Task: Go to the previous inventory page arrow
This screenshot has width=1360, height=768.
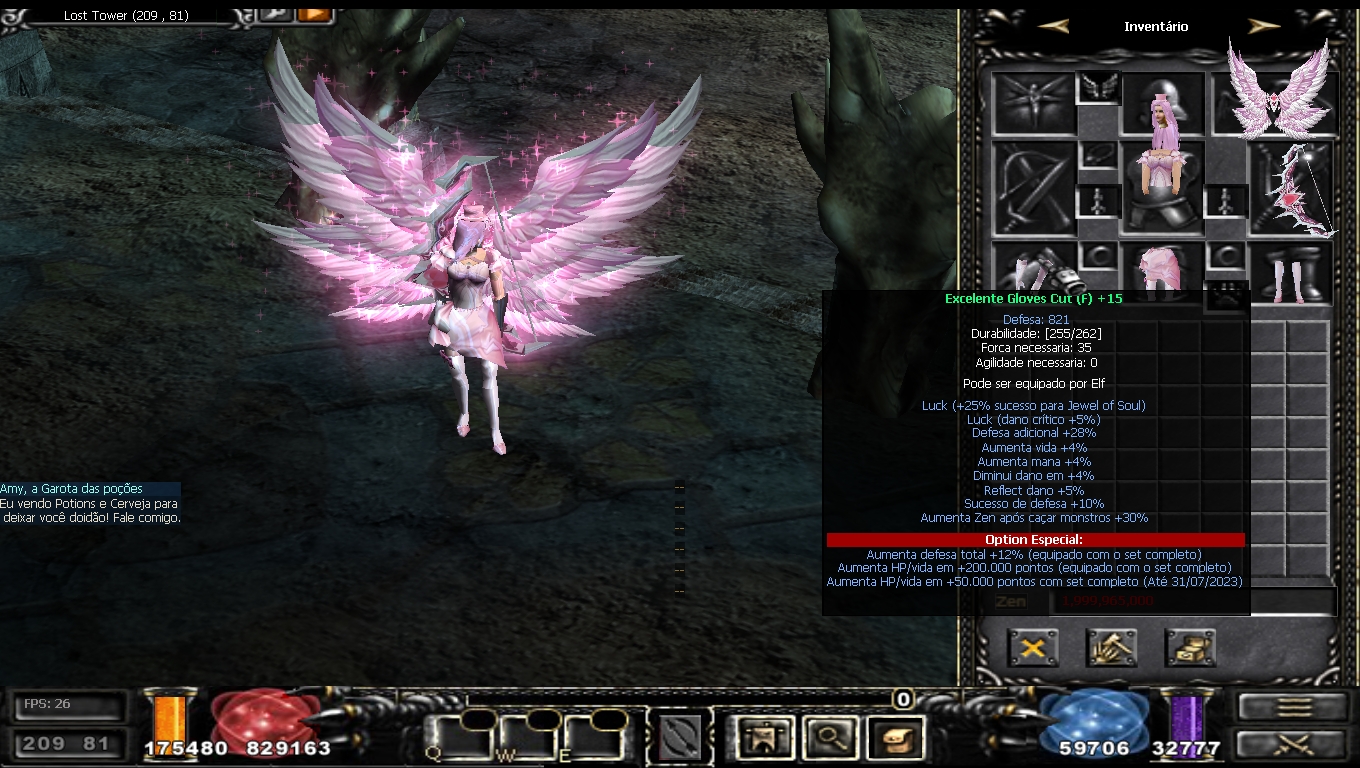Action: (x=1053, y=27)
